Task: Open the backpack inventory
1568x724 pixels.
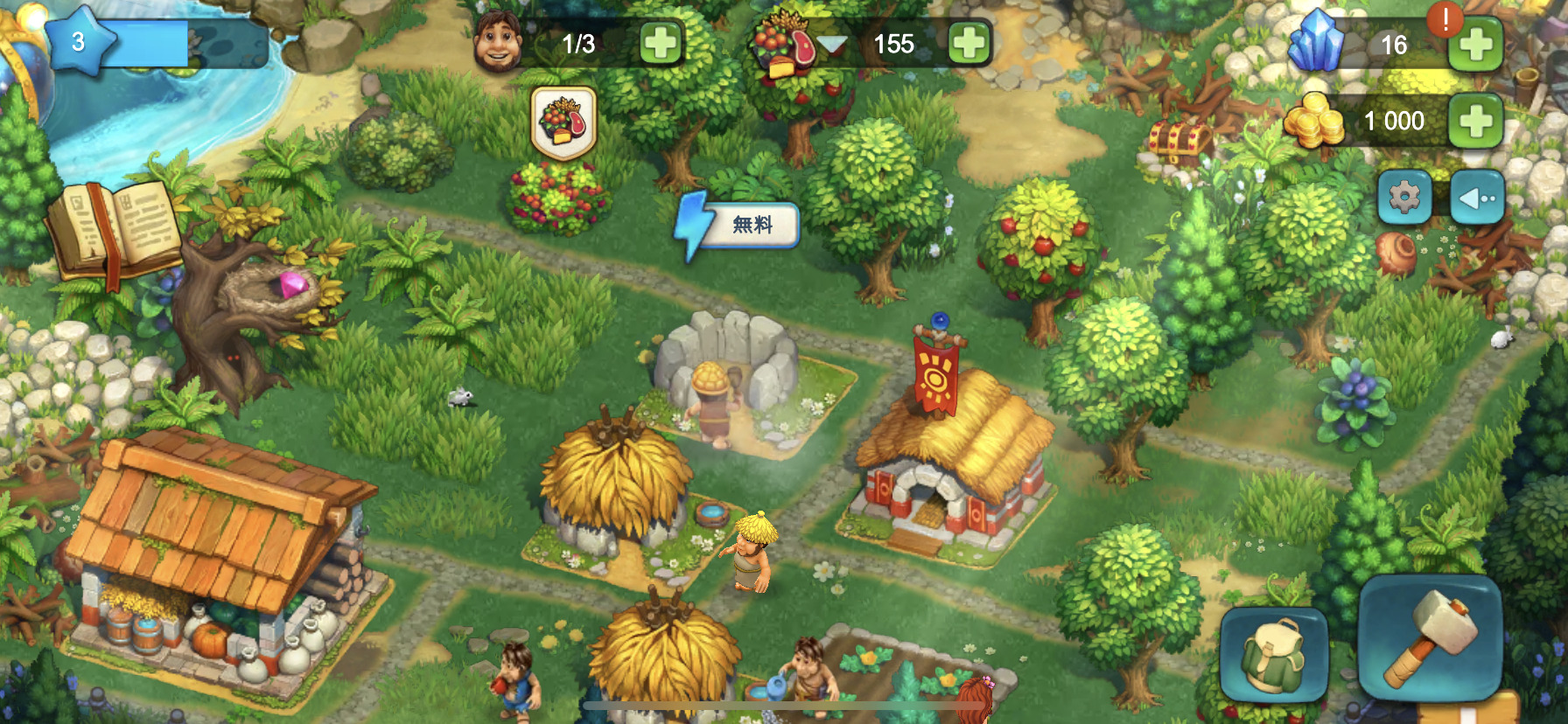Action: 1274,653
